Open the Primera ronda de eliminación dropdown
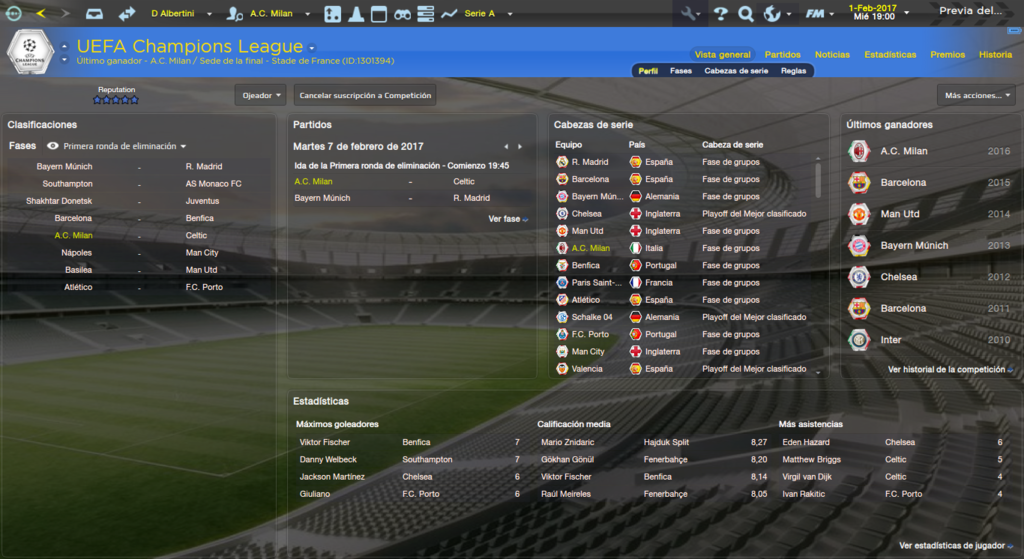The image size is (1024, 559). (125, 146)
